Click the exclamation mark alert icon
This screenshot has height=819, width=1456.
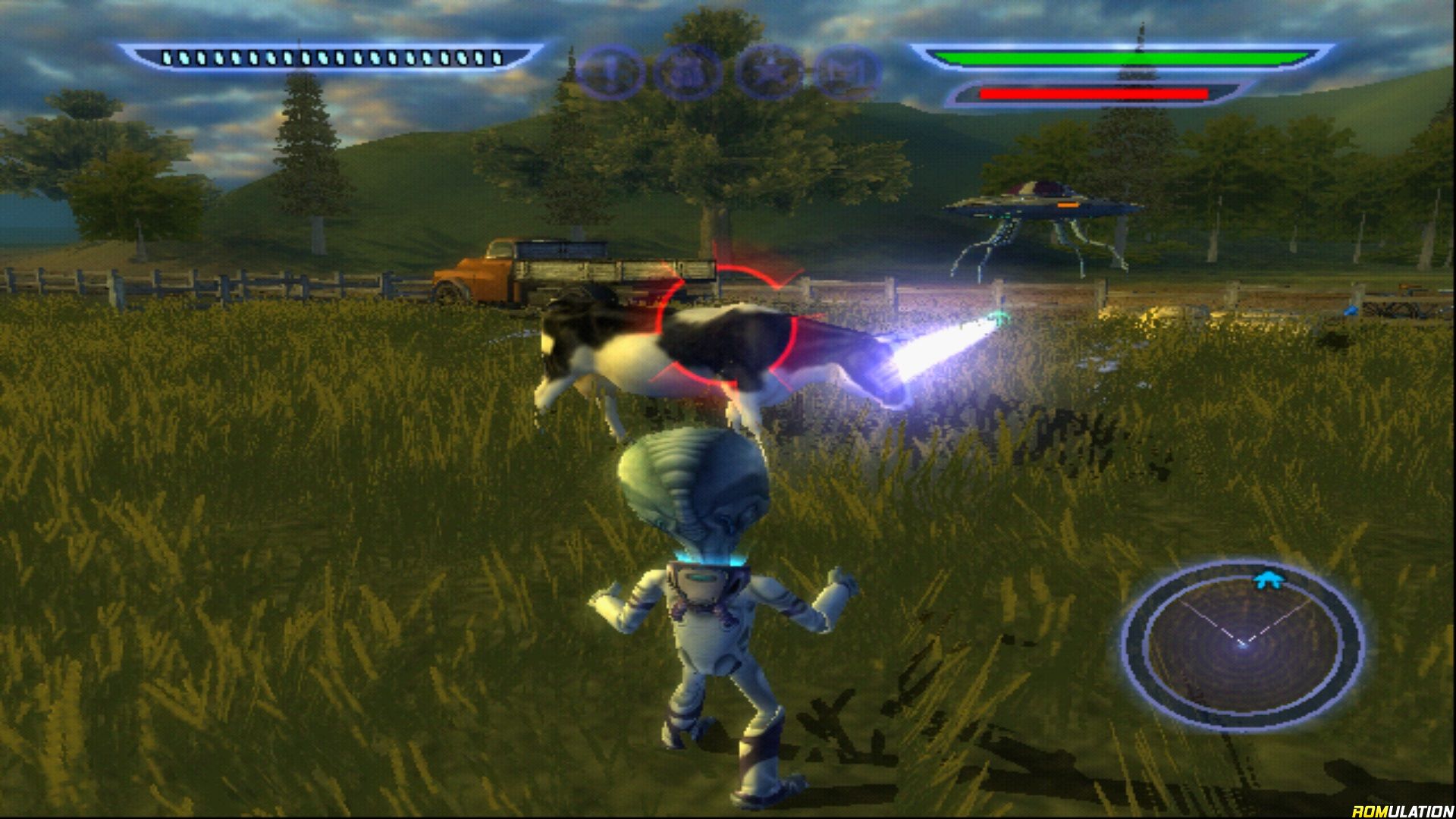click(610, 72)
